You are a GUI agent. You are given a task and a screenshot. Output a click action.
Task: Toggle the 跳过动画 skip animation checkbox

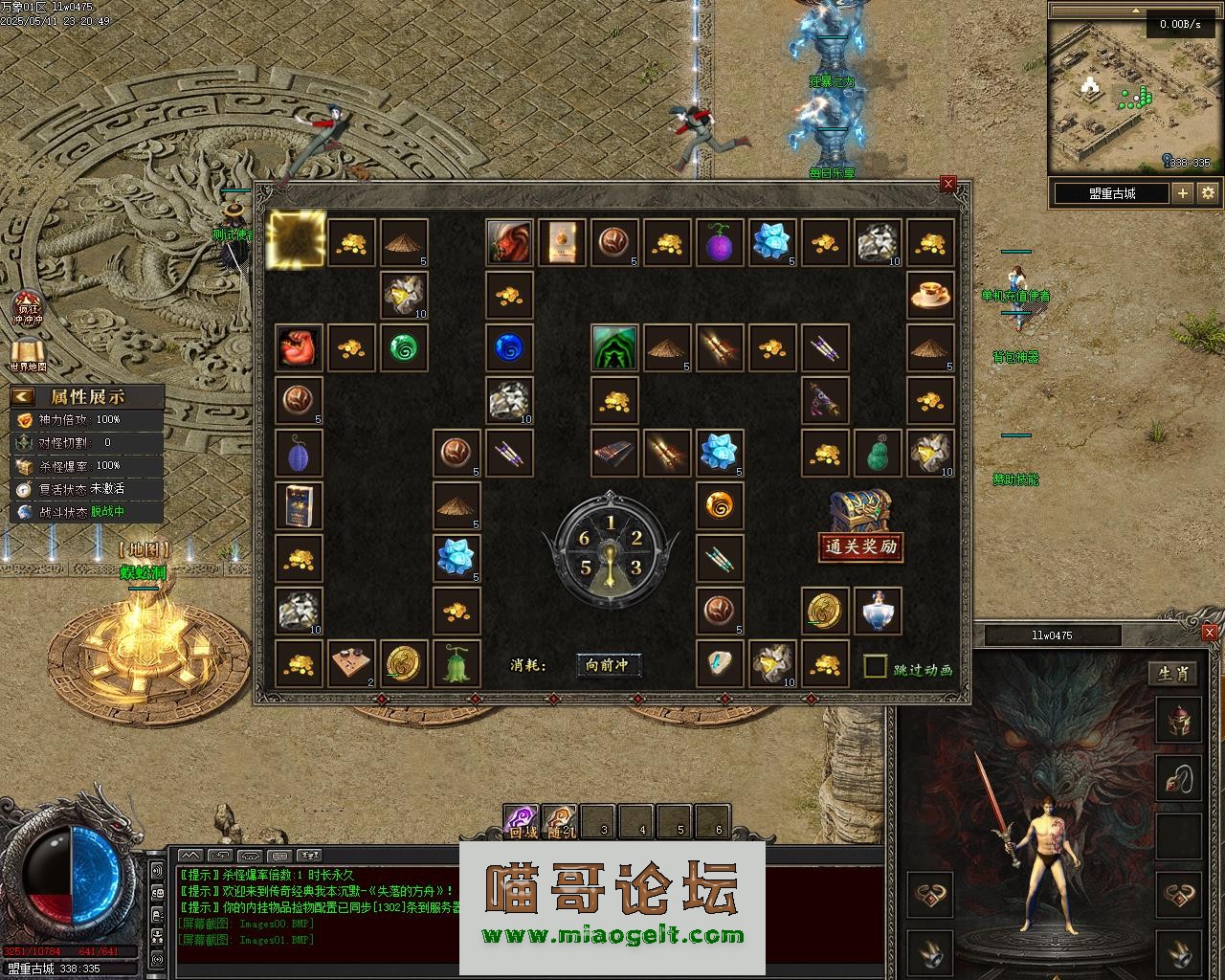(875, 666)
